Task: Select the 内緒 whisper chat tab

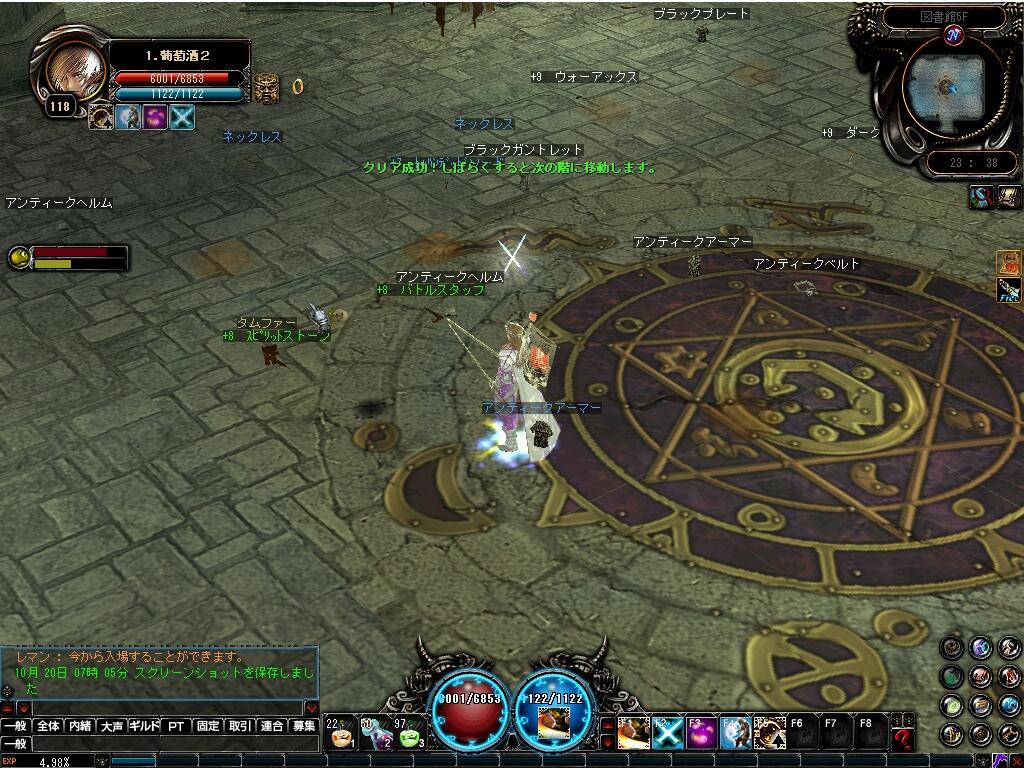Action: pos(80,726)
